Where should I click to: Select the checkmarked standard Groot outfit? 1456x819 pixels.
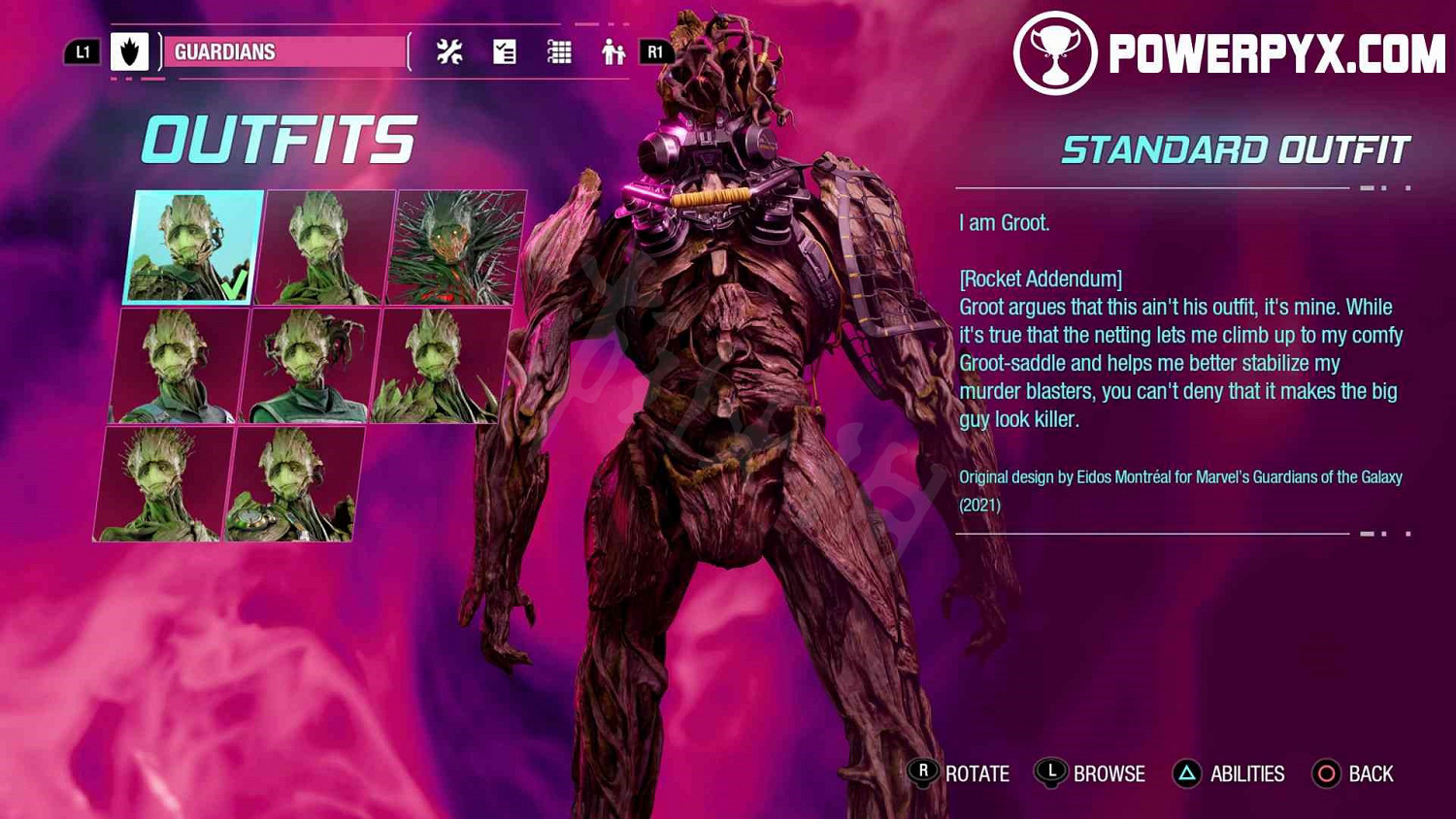click(x=193, y=247)
